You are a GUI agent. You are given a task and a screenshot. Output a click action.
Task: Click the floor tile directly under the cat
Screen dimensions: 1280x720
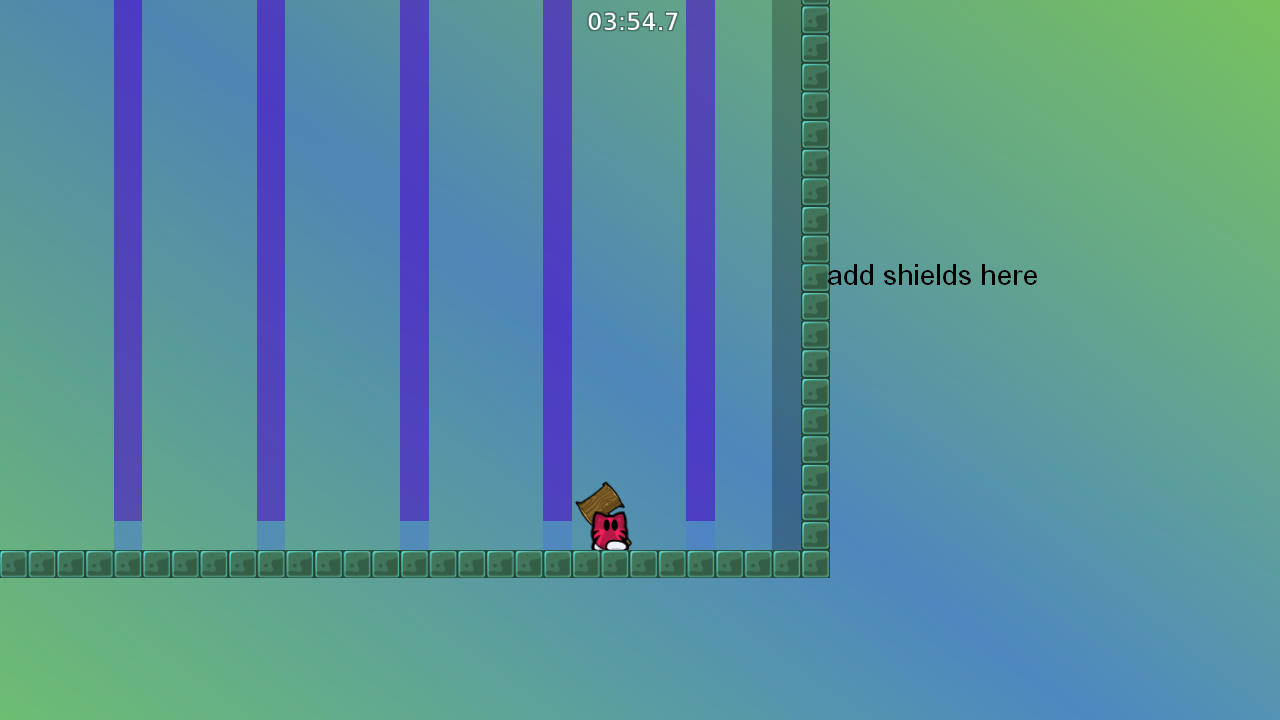(x=614, y=563)
